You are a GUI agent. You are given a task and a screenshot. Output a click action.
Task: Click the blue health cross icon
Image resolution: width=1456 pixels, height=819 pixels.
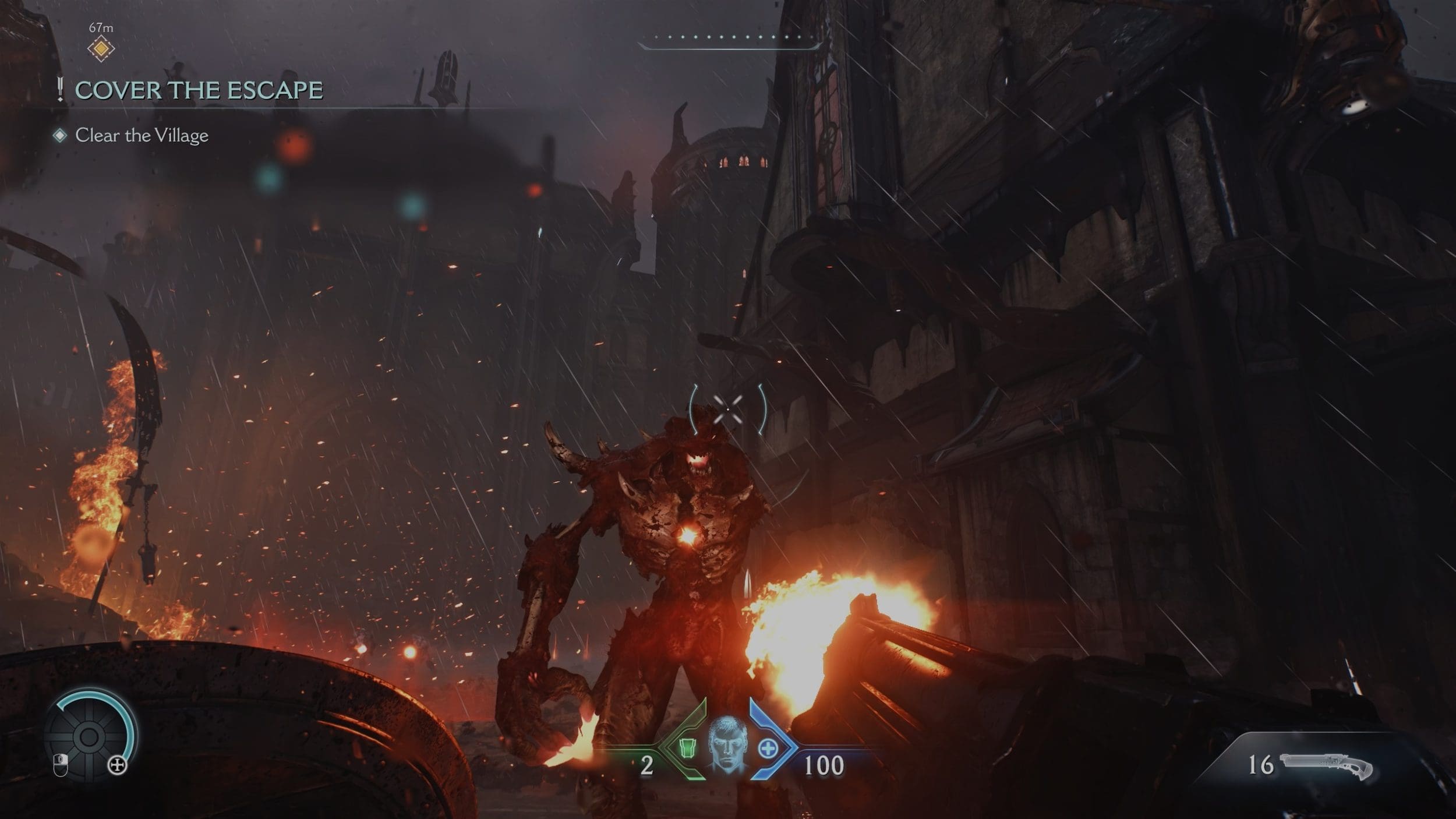pyautogui.click(x=768, y=748)
